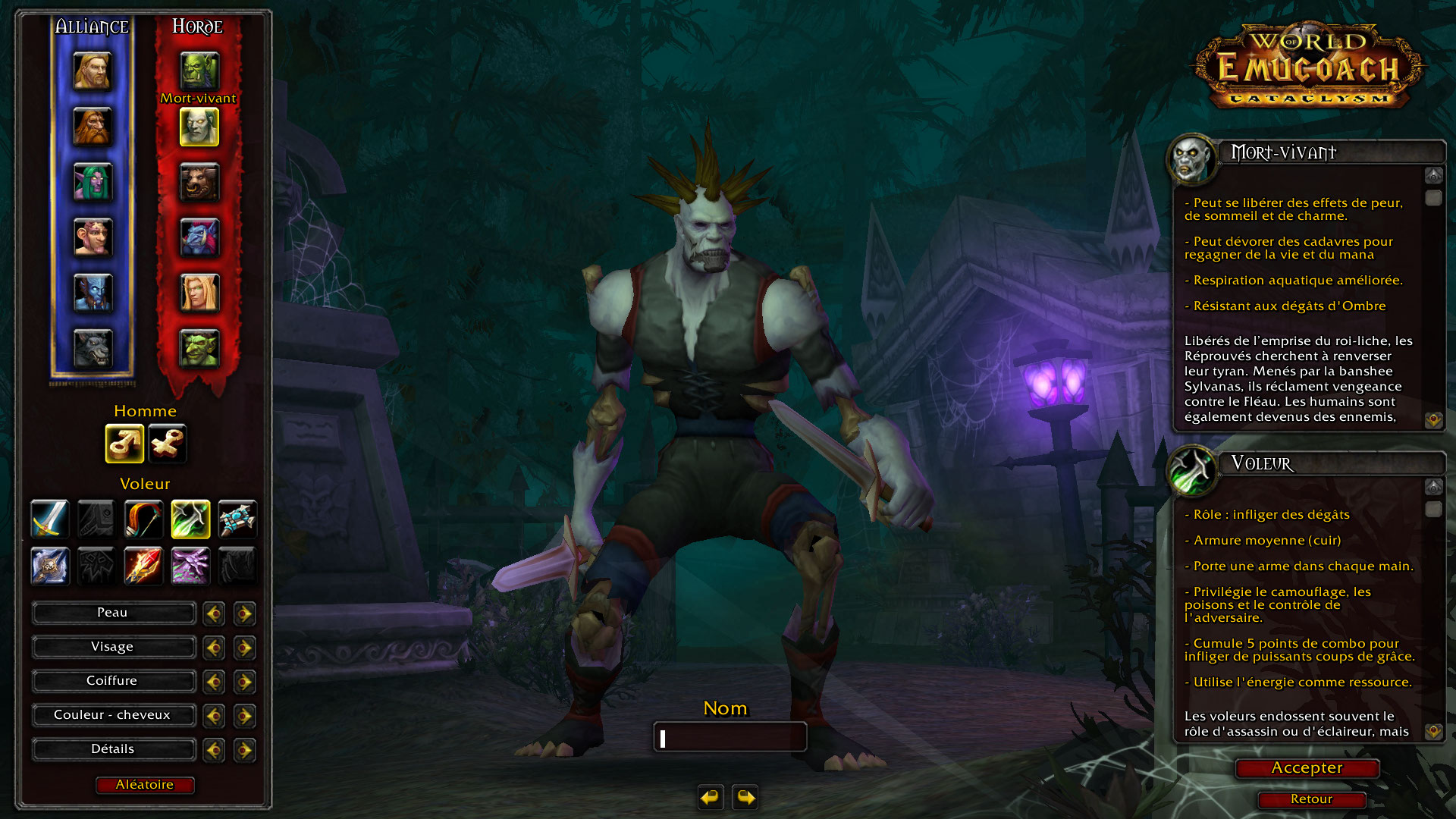1456x819 pixels.
Task: Select the Tauren race portrait
Action: 199,182
